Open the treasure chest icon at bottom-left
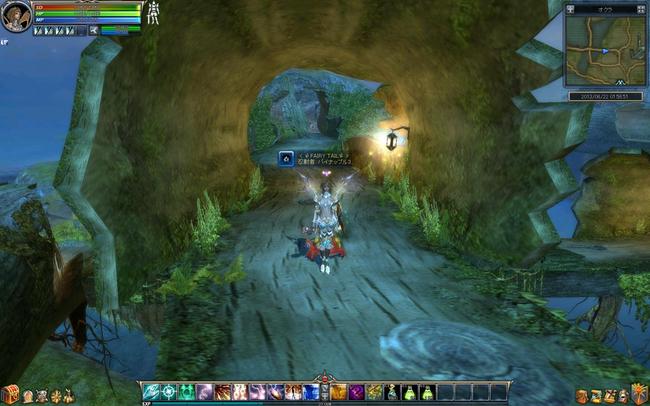Screen dimensions: 650x406 pyautogui.click(x=10, y=393)
